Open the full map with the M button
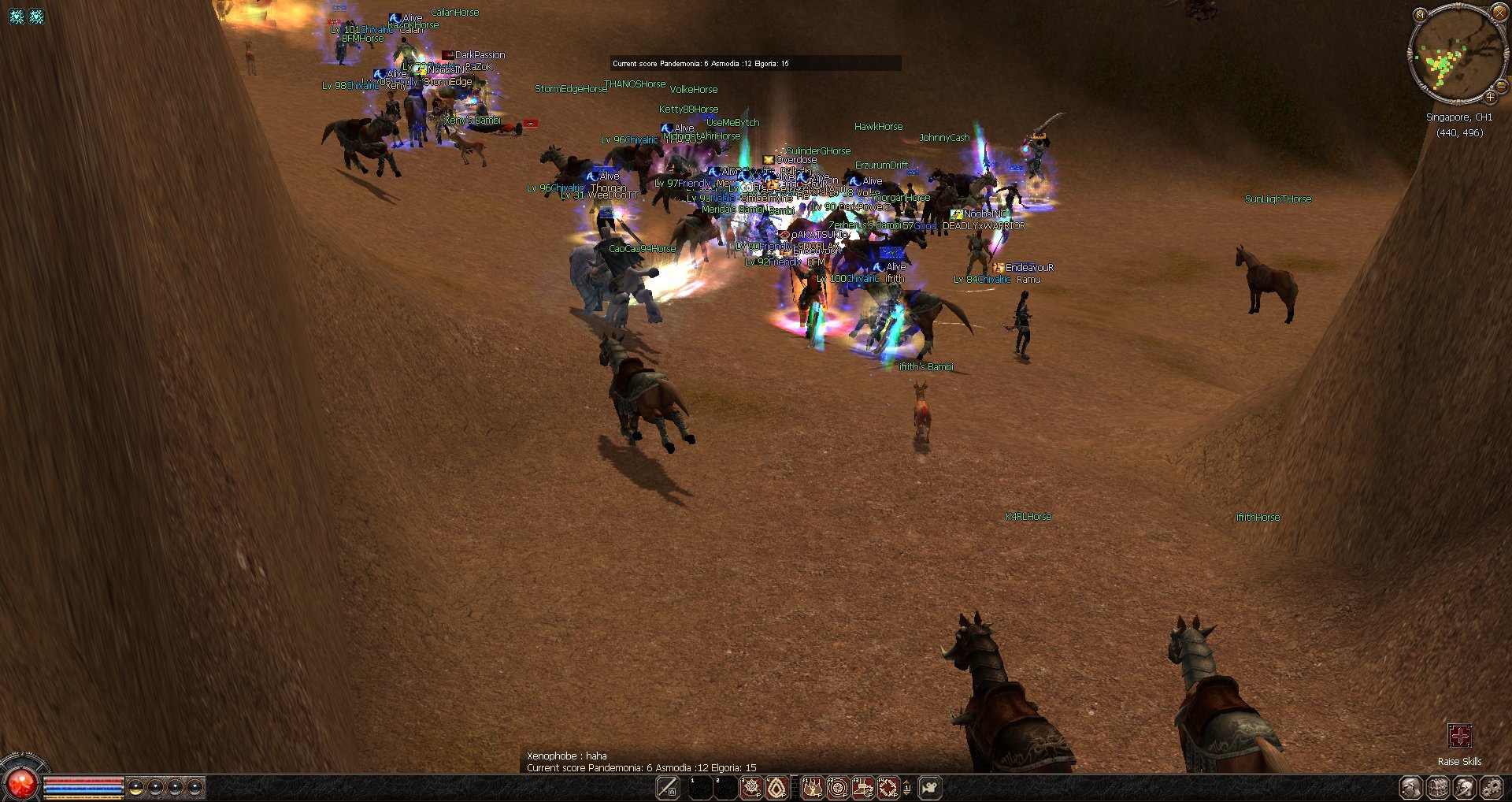The image size is (1512, 802). coord(1420,14)
